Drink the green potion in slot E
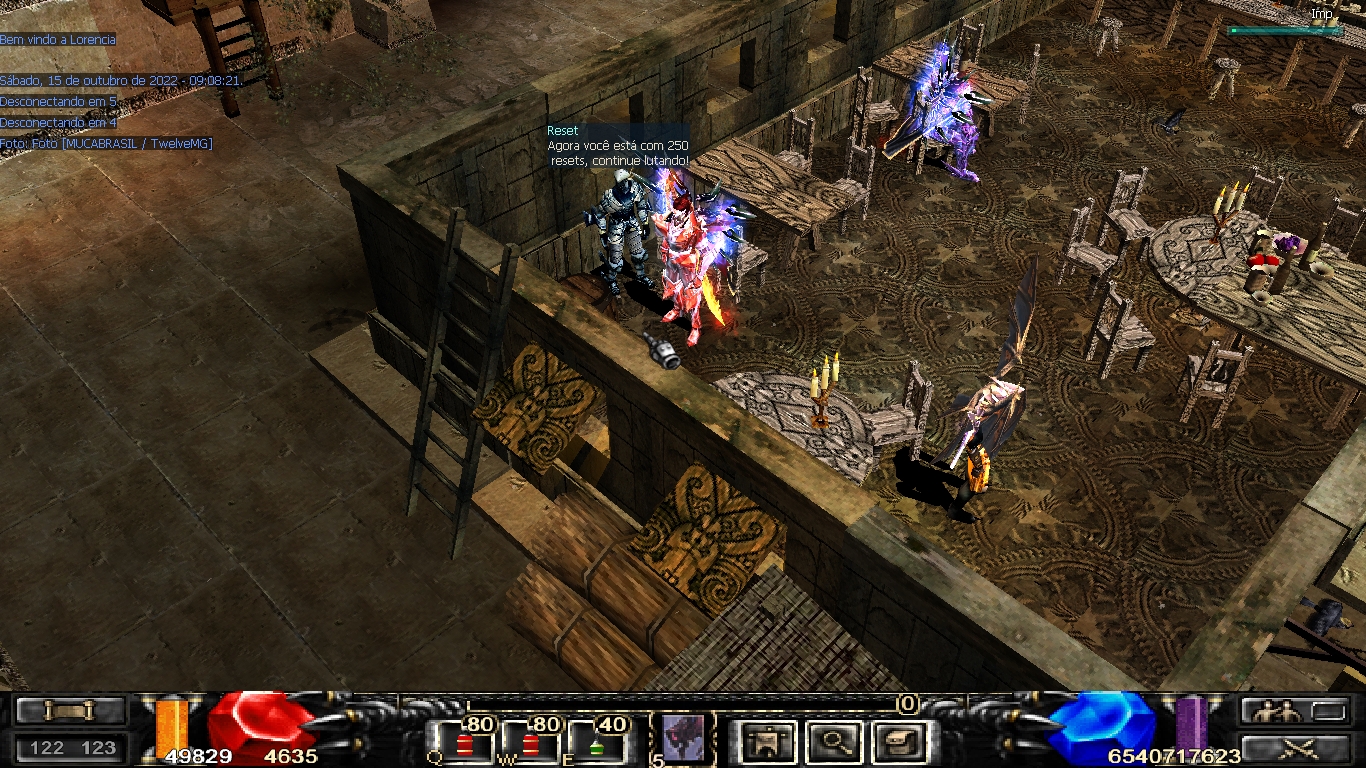Viewport: 1366px width, 768px height. 596,745
